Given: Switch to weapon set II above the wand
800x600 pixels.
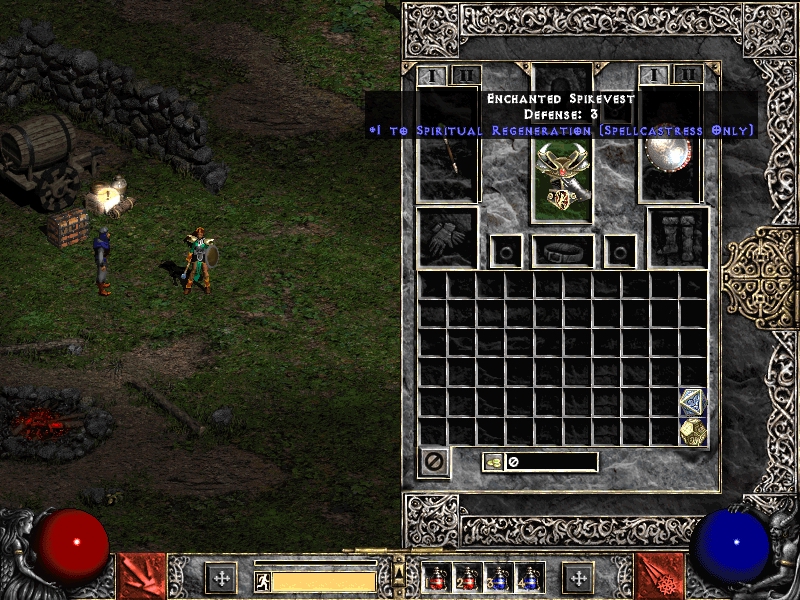Looking at the screenshot, I should pos(465,75).
